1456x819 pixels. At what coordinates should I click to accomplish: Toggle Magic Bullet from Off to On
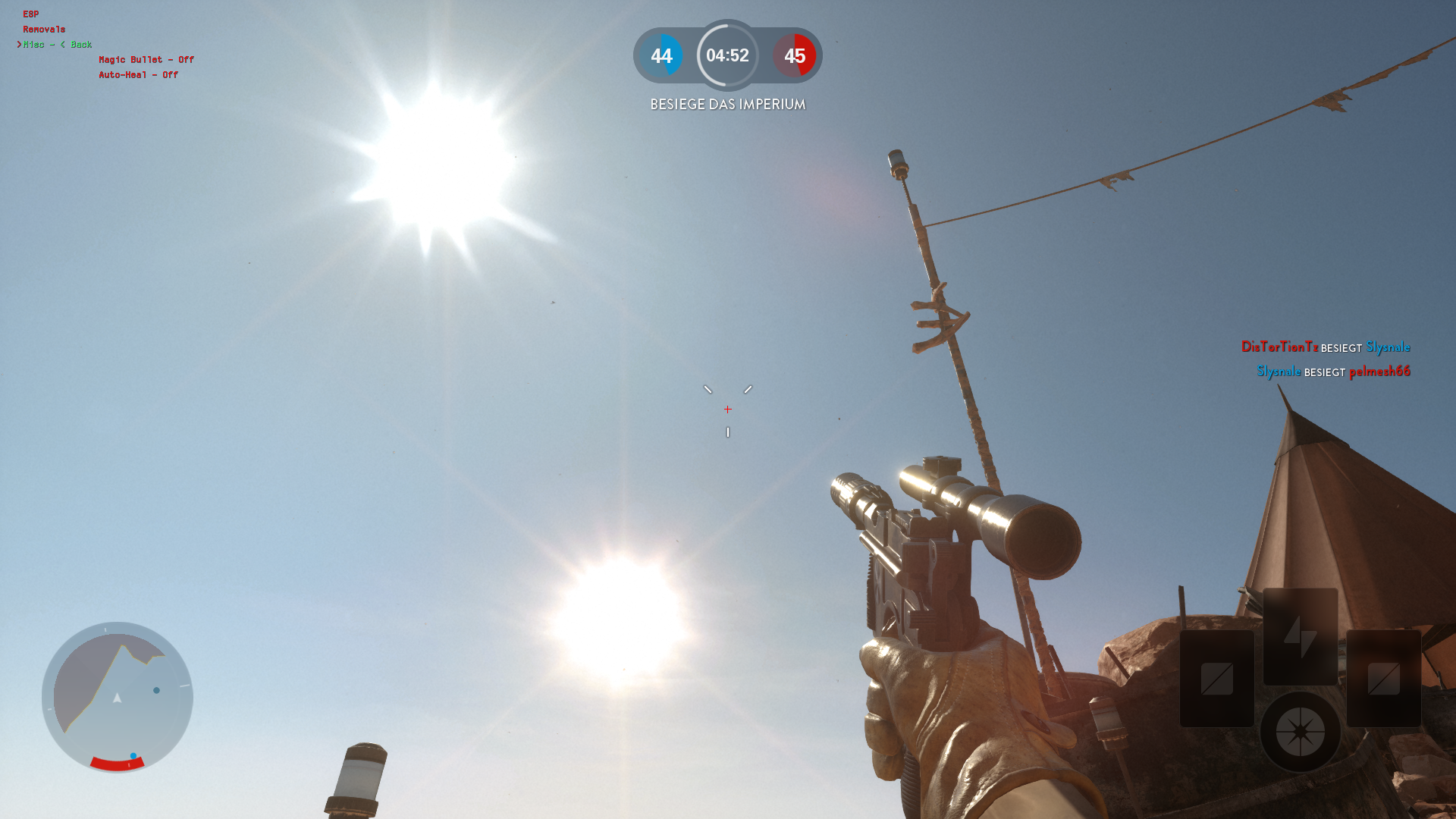pyautogui.click(x=146, y=59)
